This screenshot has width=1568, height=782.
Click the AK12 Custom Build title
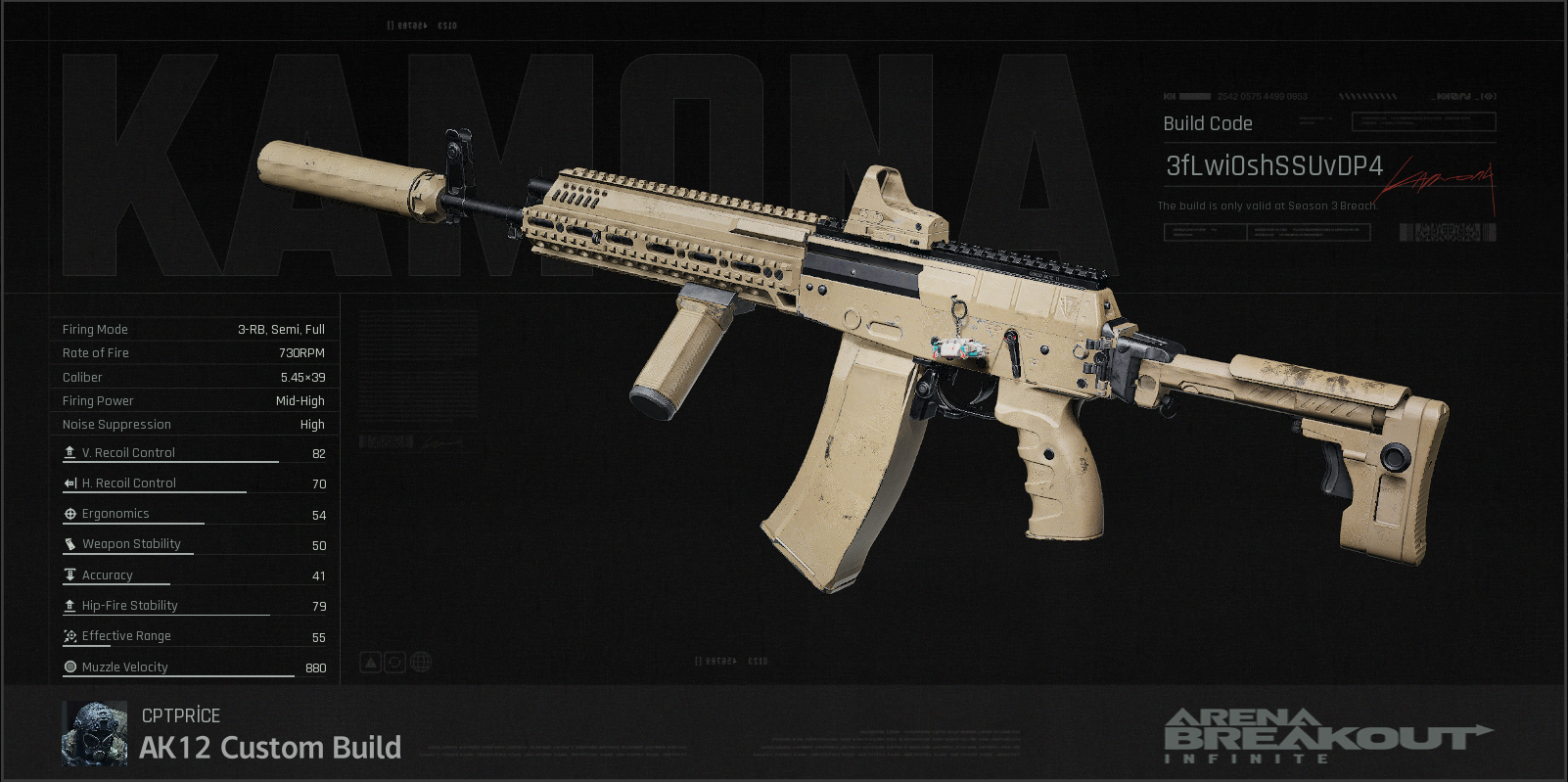pyautogui.click(x=271, y=749)
